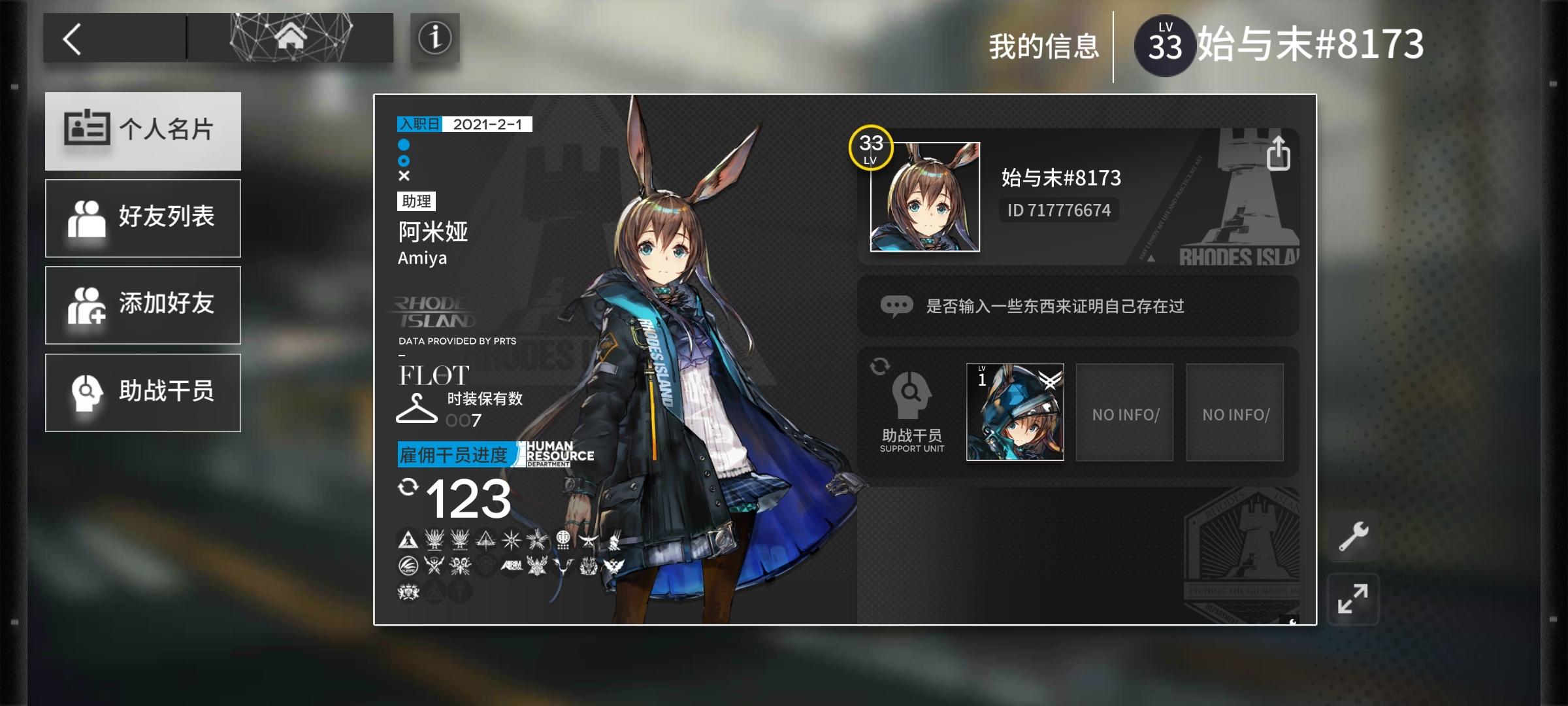Select the 个人名片 sidebar entry
This screenshot has width=1568, height=706.
pos(142,131)
